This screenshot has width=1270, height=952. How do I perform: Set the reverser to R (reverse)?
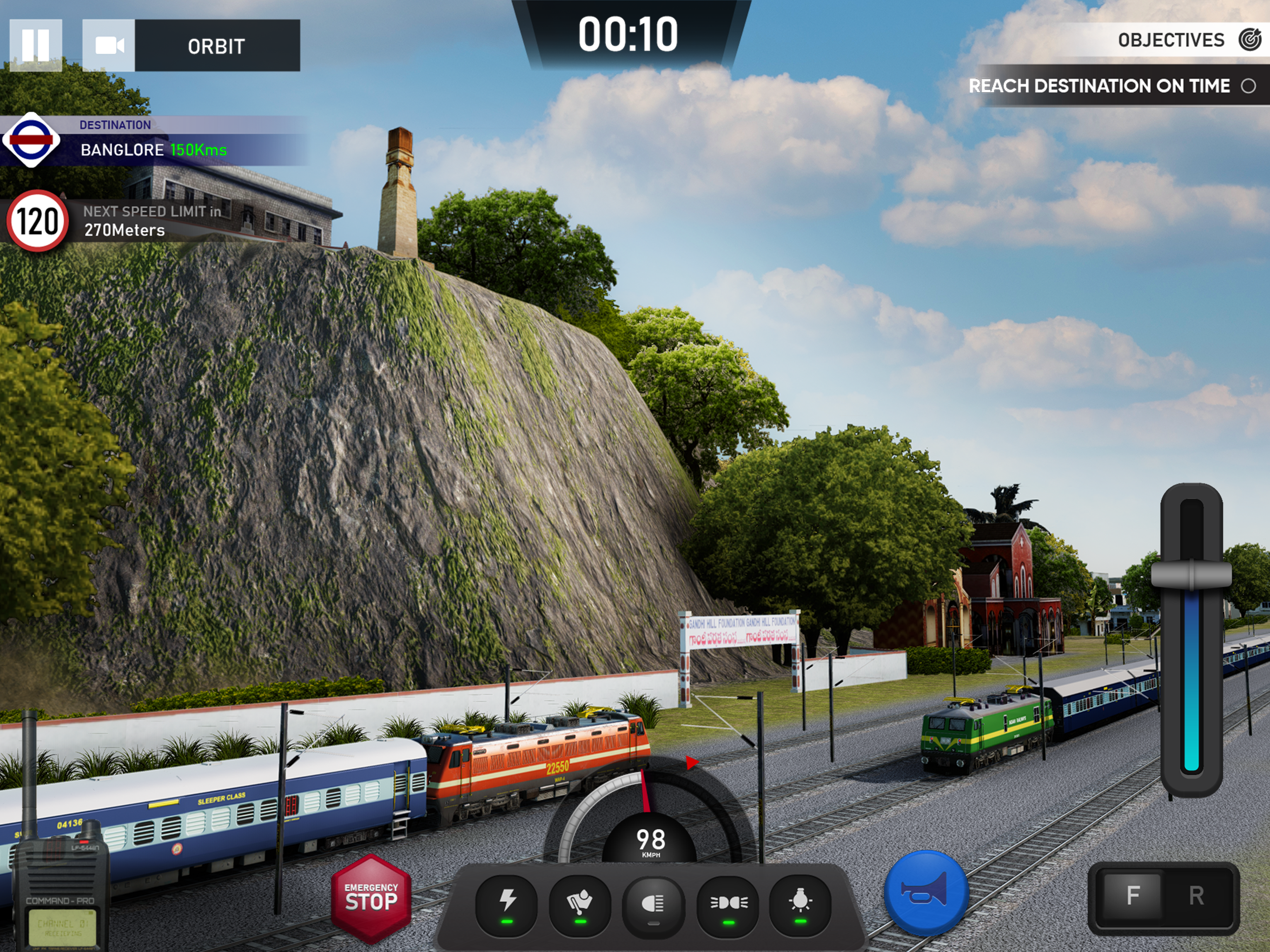(1197, 895)
